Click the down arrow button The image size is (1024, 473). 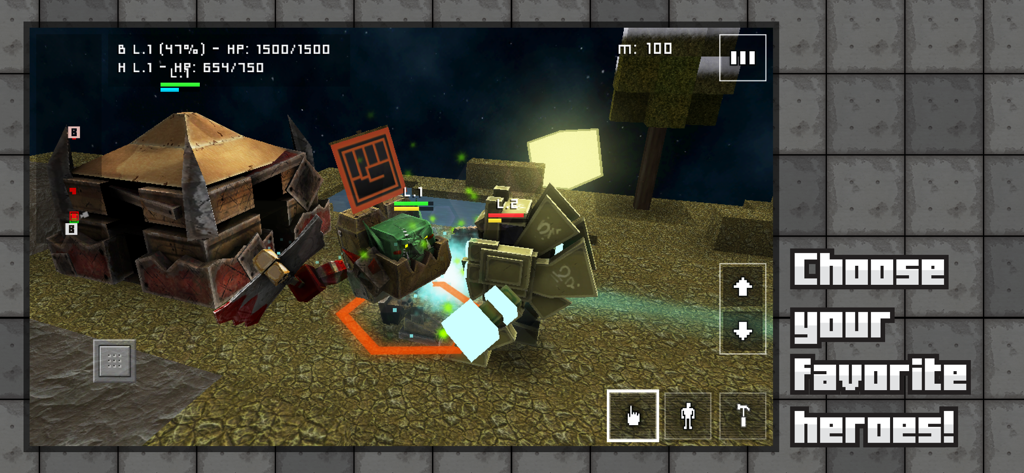tap(742, 331)
